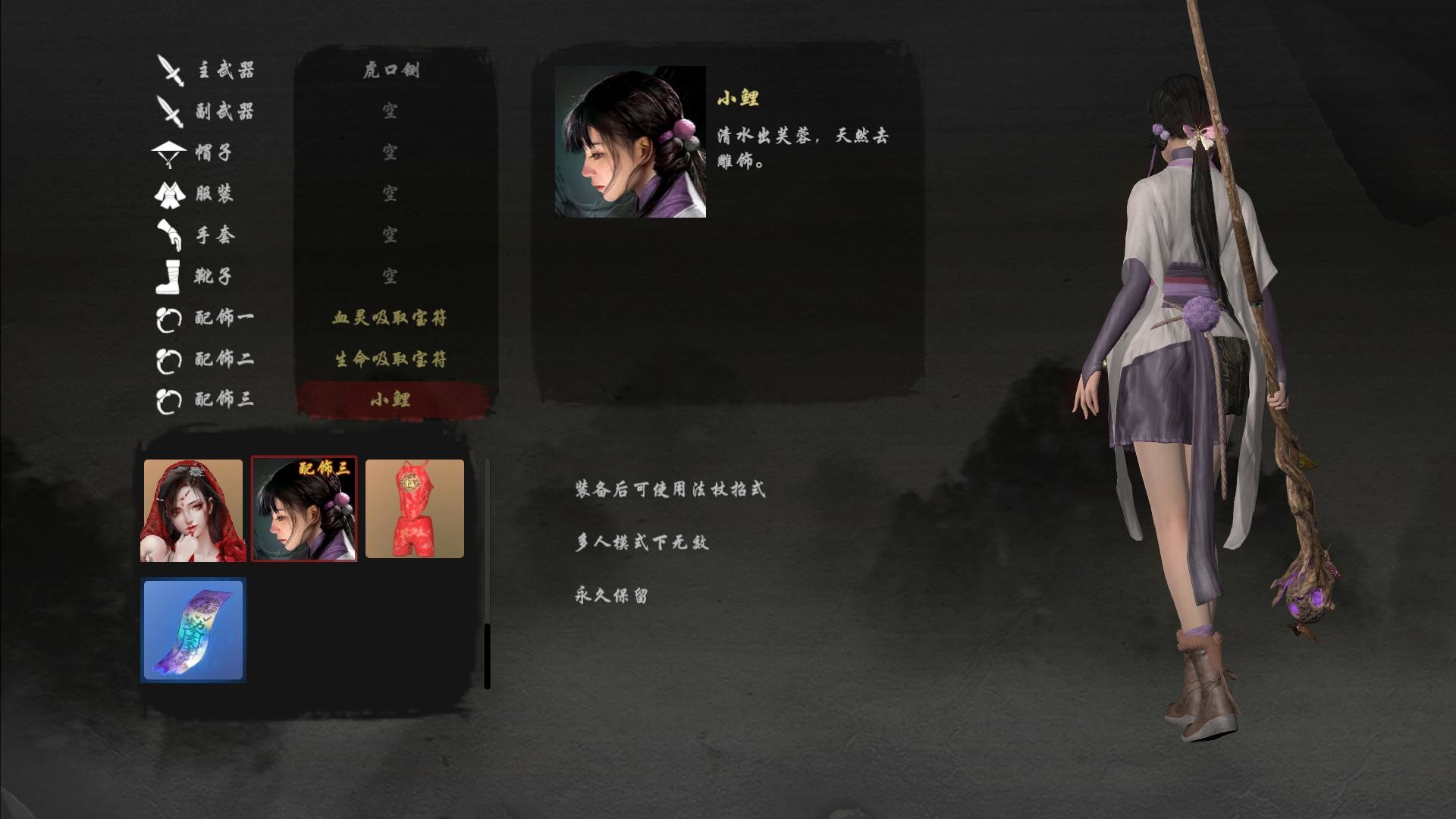Open the 虎口铡 main weapon slot
Screen dimensions: 1456x819
[x=393, y=71]
